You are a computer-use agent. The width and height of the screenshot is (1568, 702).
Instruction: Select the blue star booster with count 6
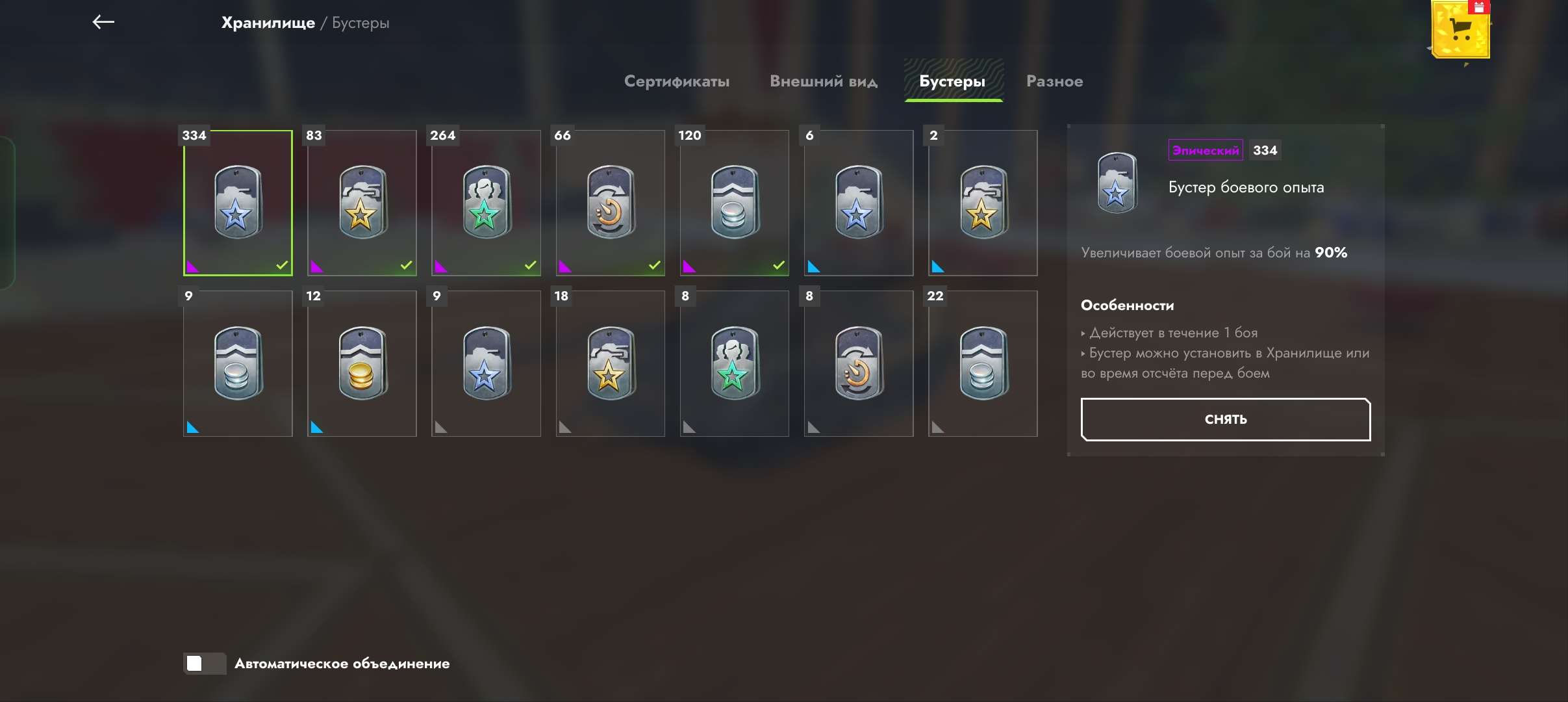tap(858, 203)
